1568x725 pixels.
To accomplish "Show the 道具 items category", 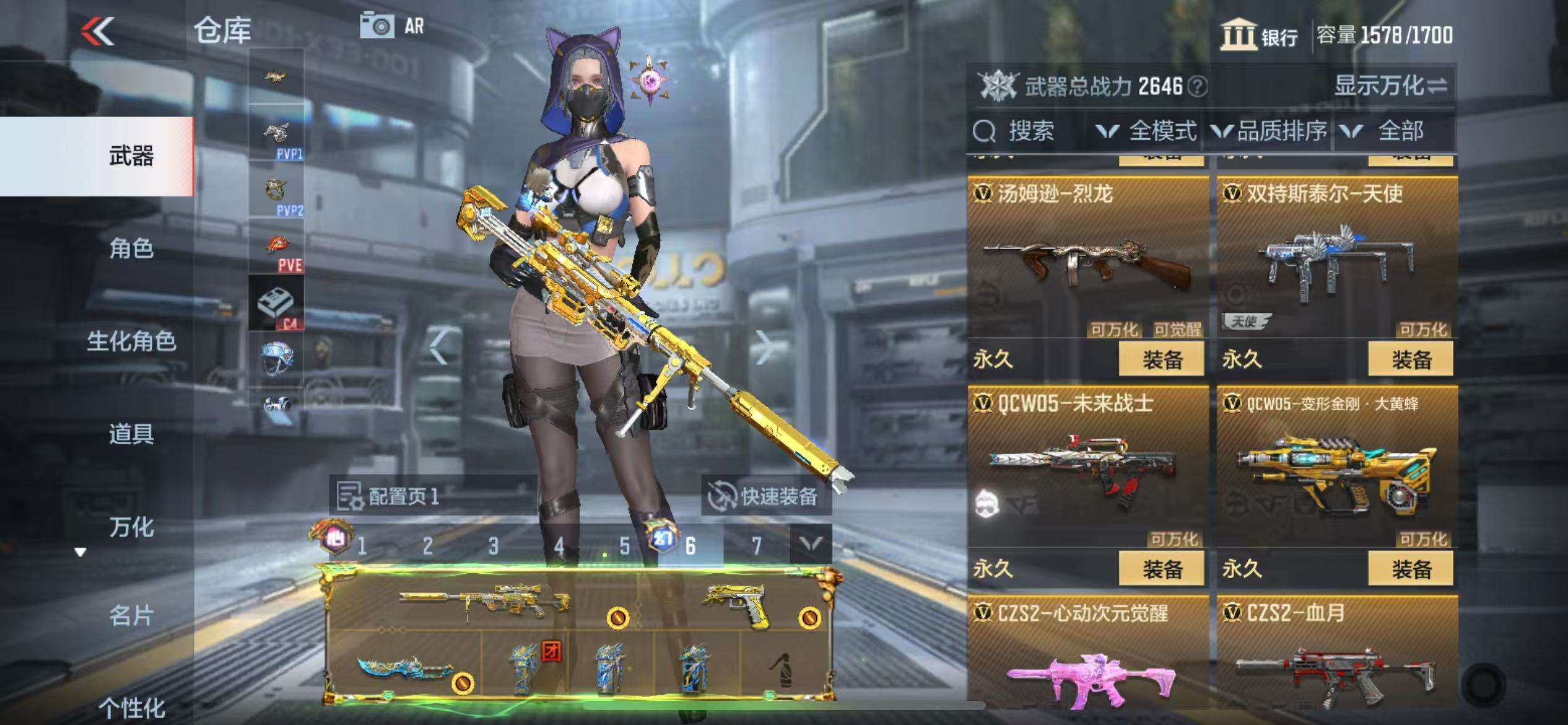I will click(x=131, y=434).
